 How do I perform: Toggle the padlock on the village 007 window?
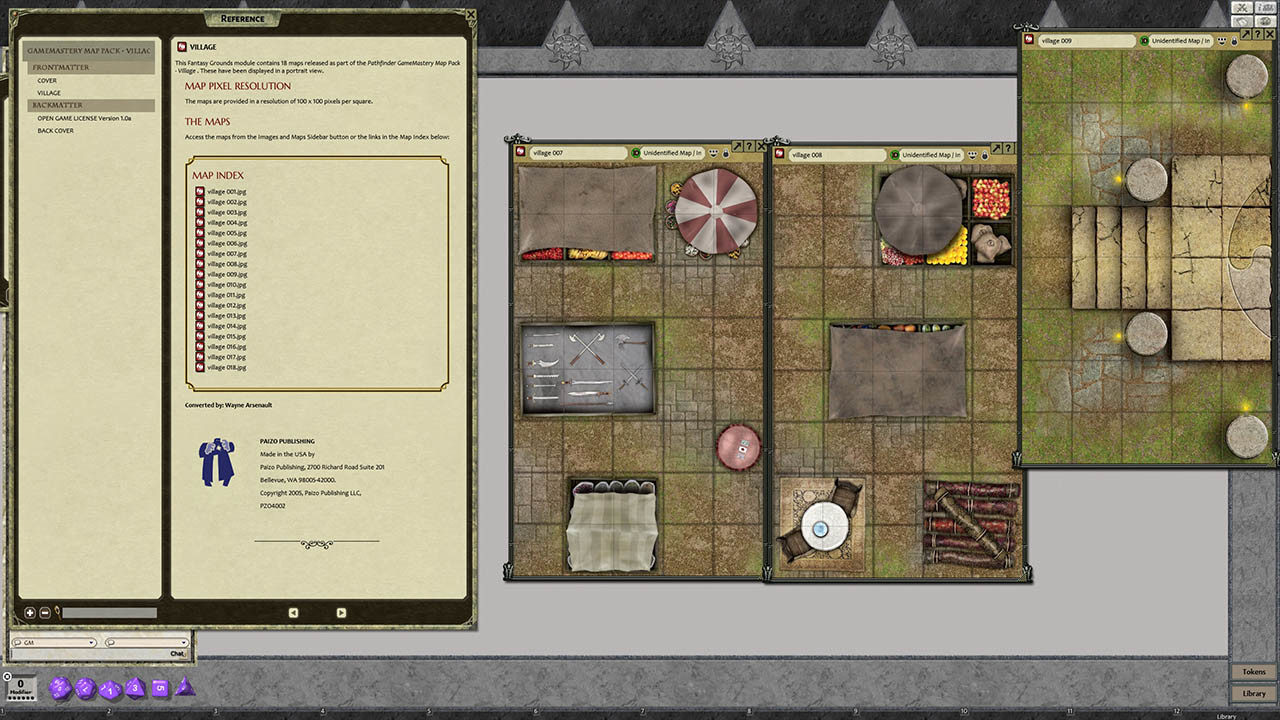tap(725, 153)
